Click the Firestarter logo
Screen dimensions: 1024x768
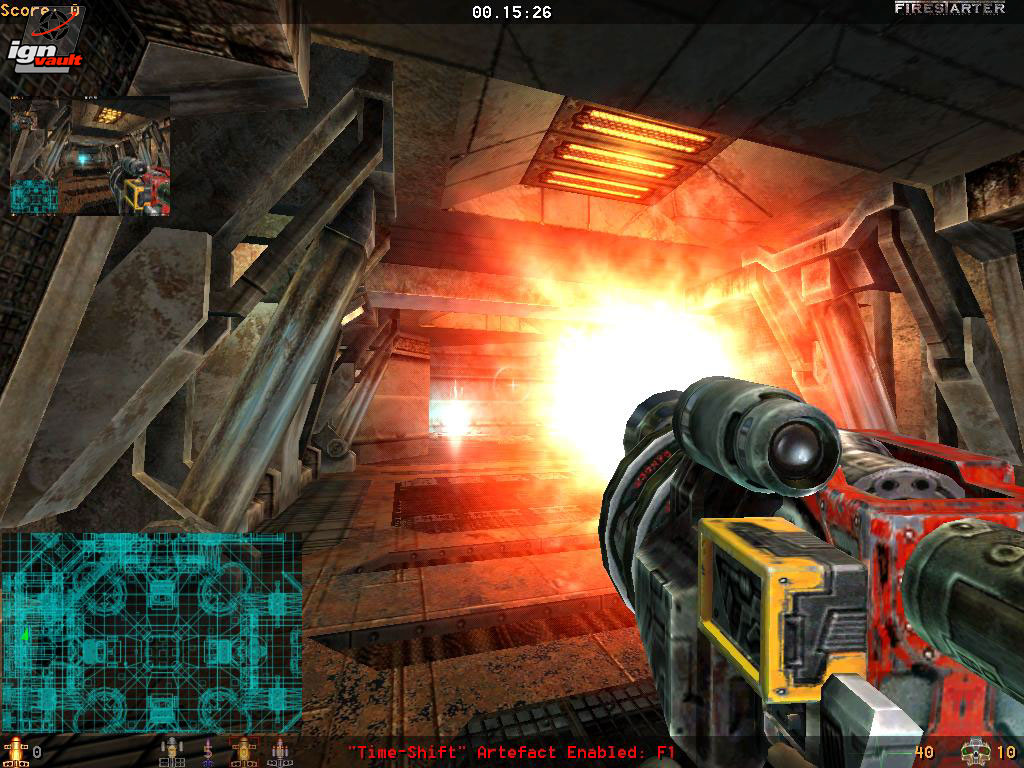(949, 9)
